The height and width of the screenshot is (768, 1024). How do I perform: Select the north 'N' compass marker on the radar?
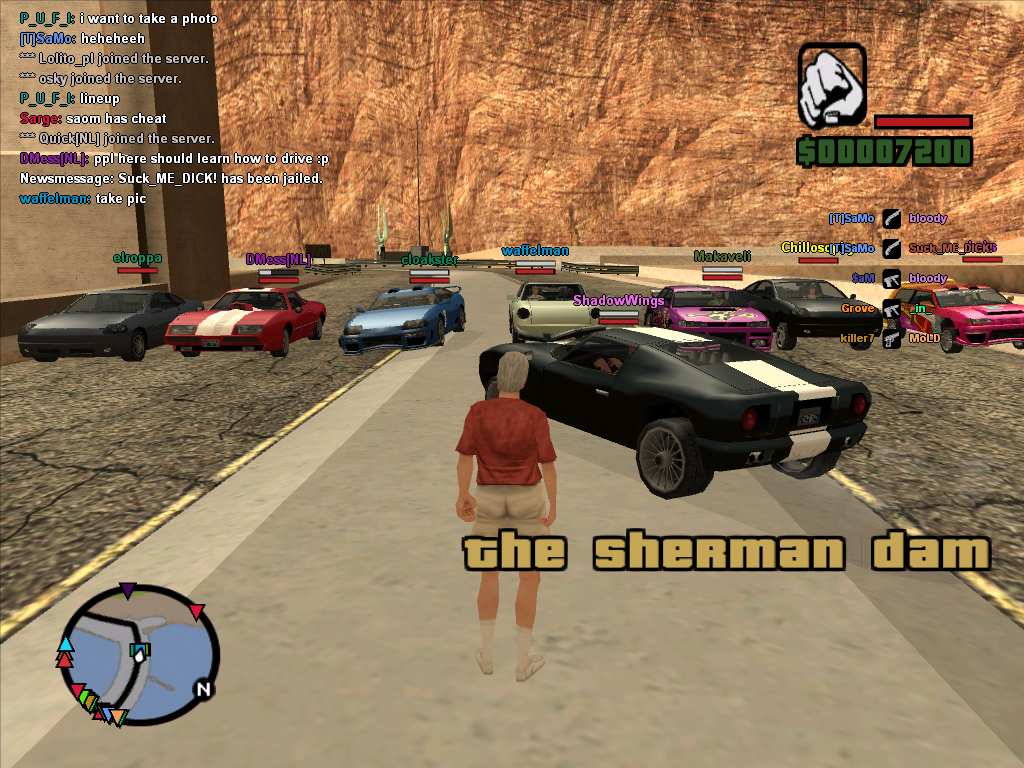pos(203,689)
